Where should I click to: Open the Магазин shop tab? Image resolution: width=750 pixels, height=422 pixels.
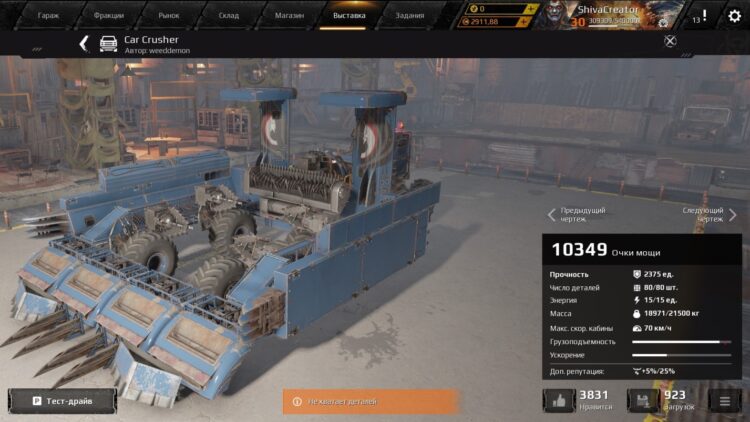[289, 15]
